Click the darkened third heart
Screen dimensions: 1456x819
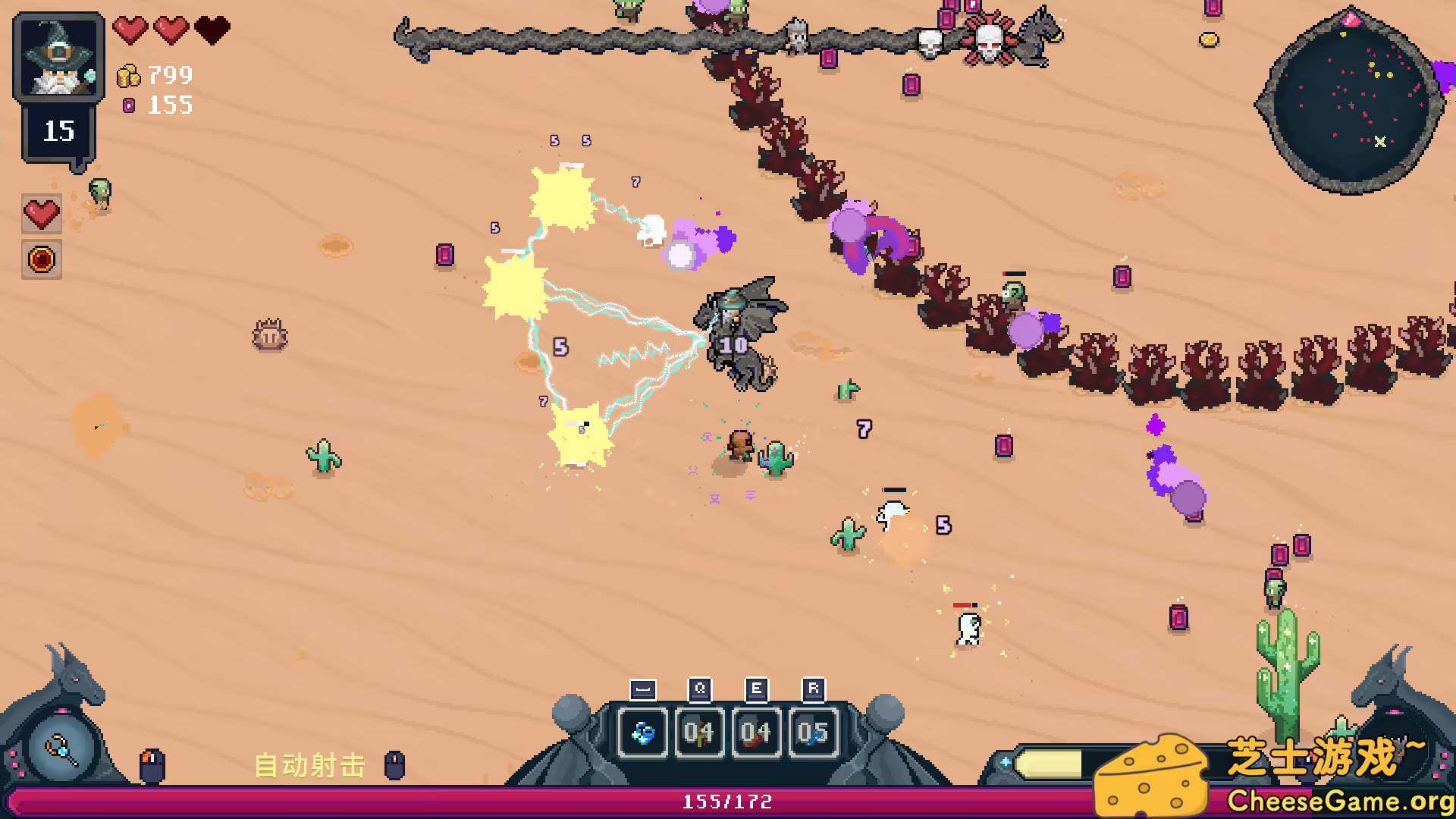click(x=213, y=29)
